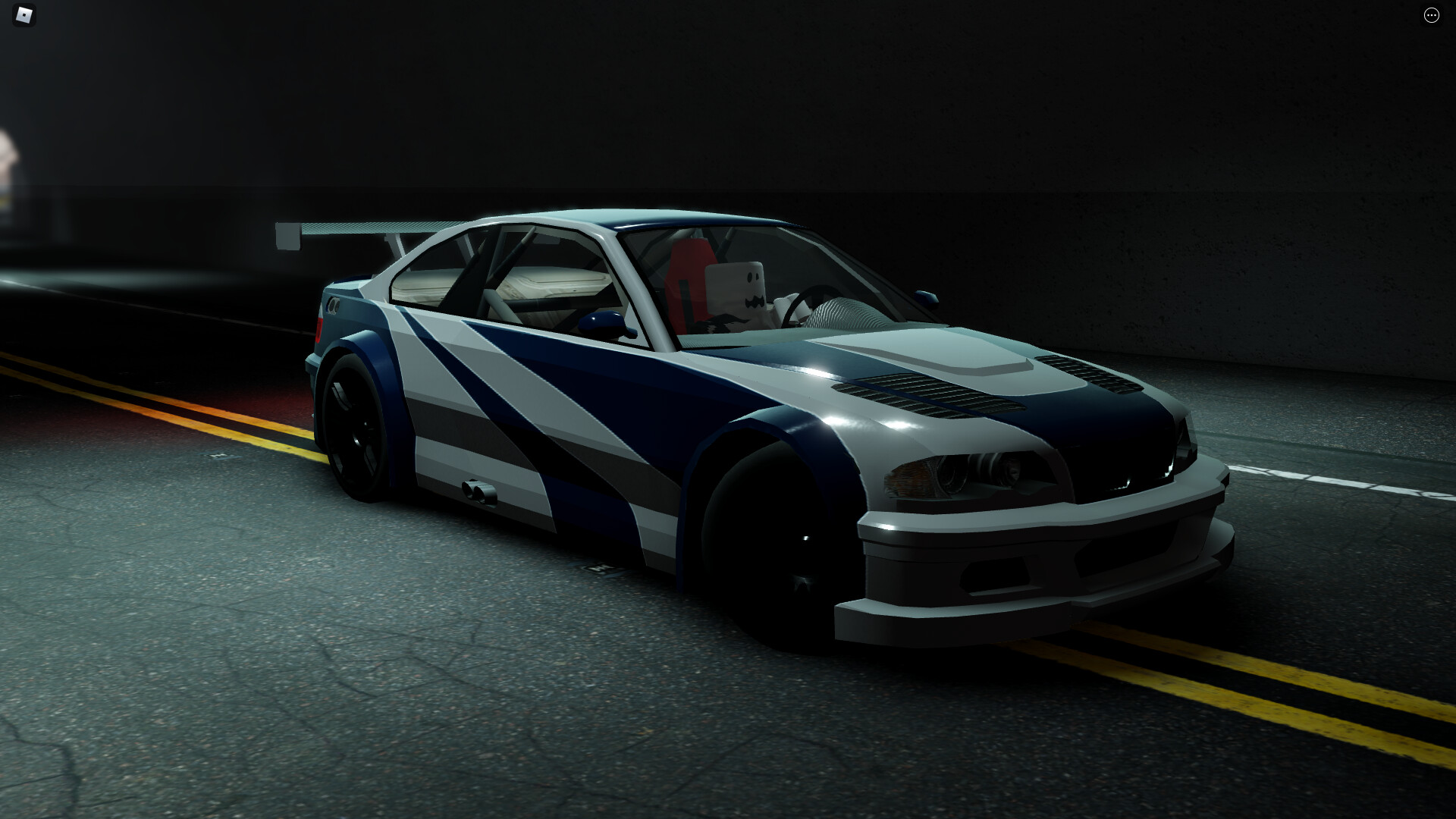1456x819 pixels.
Task: Open the Roblox menu logo button
Action: coord(25,15)
